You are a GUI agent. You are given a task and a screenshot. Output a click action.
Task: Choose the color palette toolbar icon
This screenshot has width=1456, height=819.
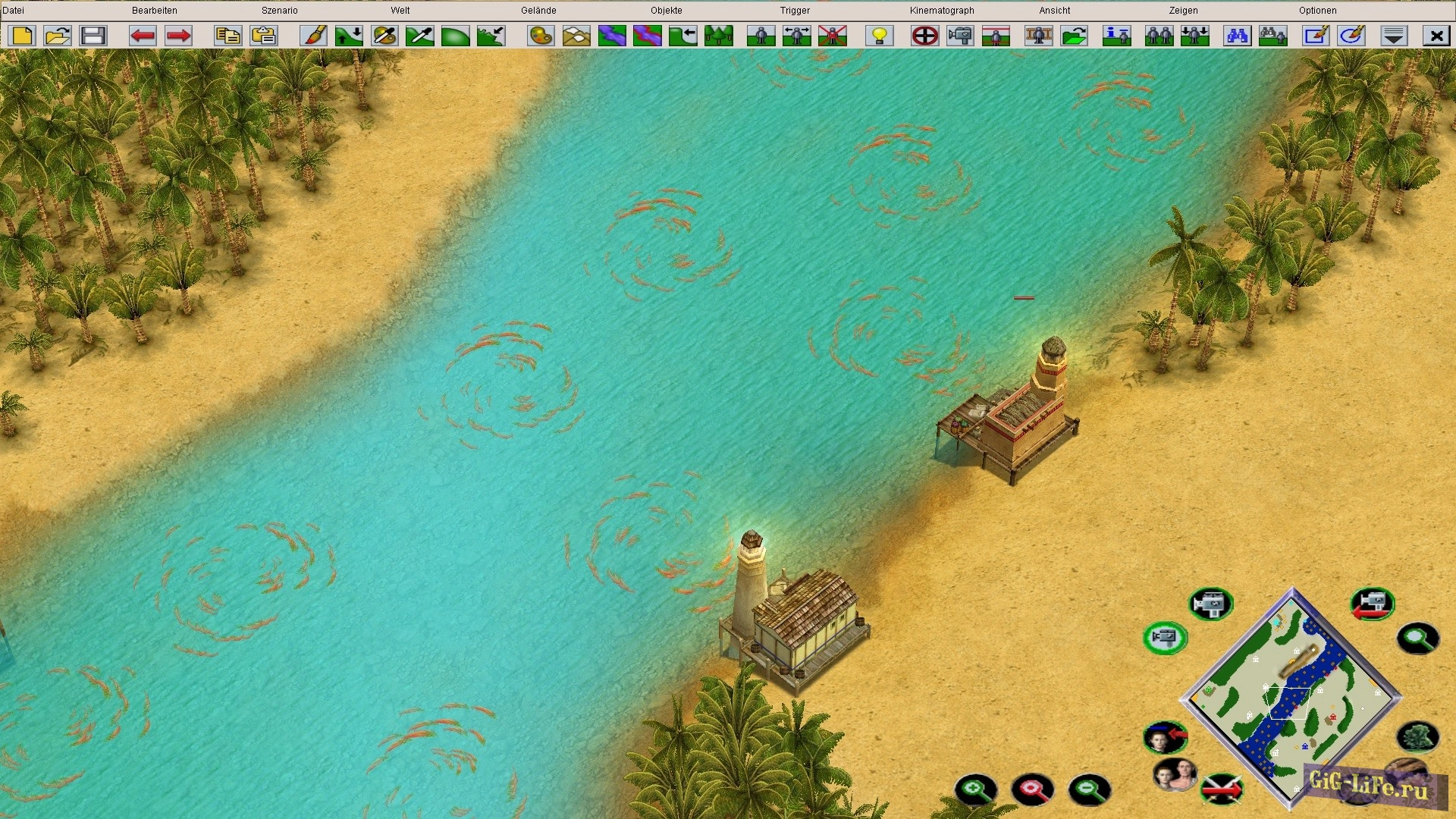541,36
